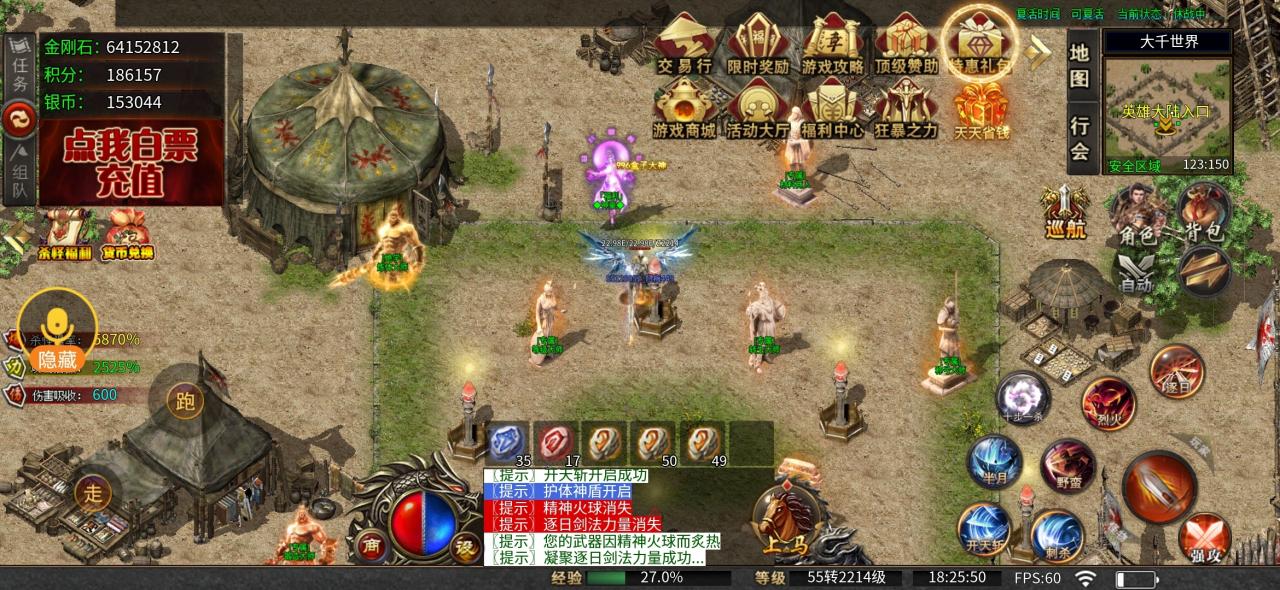
Task: Activate the 烈火 fire sword skill
Action: tap(1107, 402)
